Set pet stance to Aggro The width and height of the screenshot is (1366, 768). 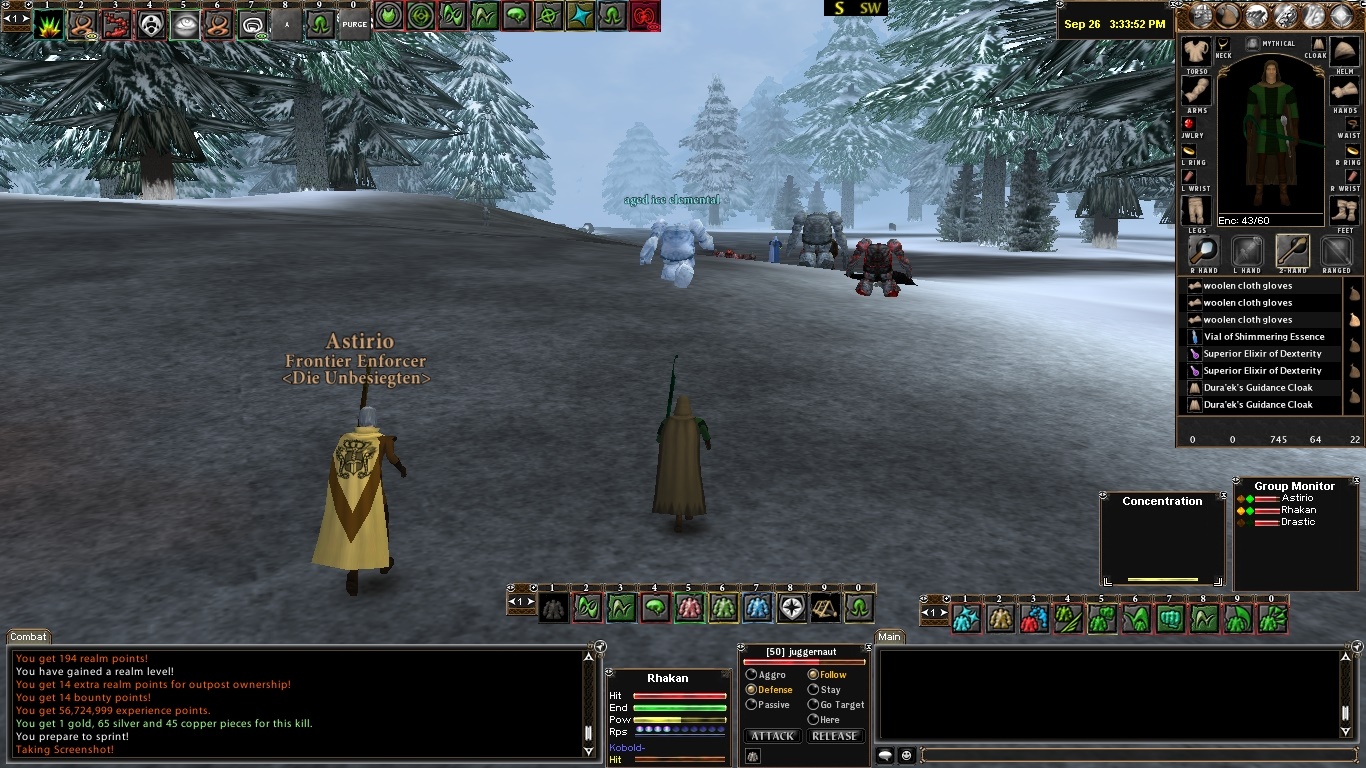pos(752,675)
